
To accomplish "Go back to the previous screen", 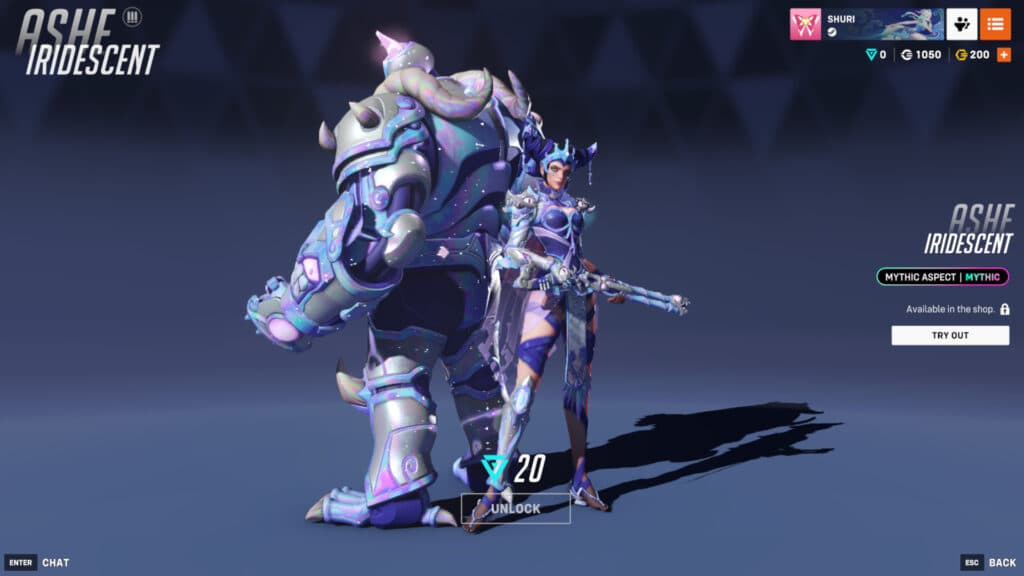I will coord(988,562).
